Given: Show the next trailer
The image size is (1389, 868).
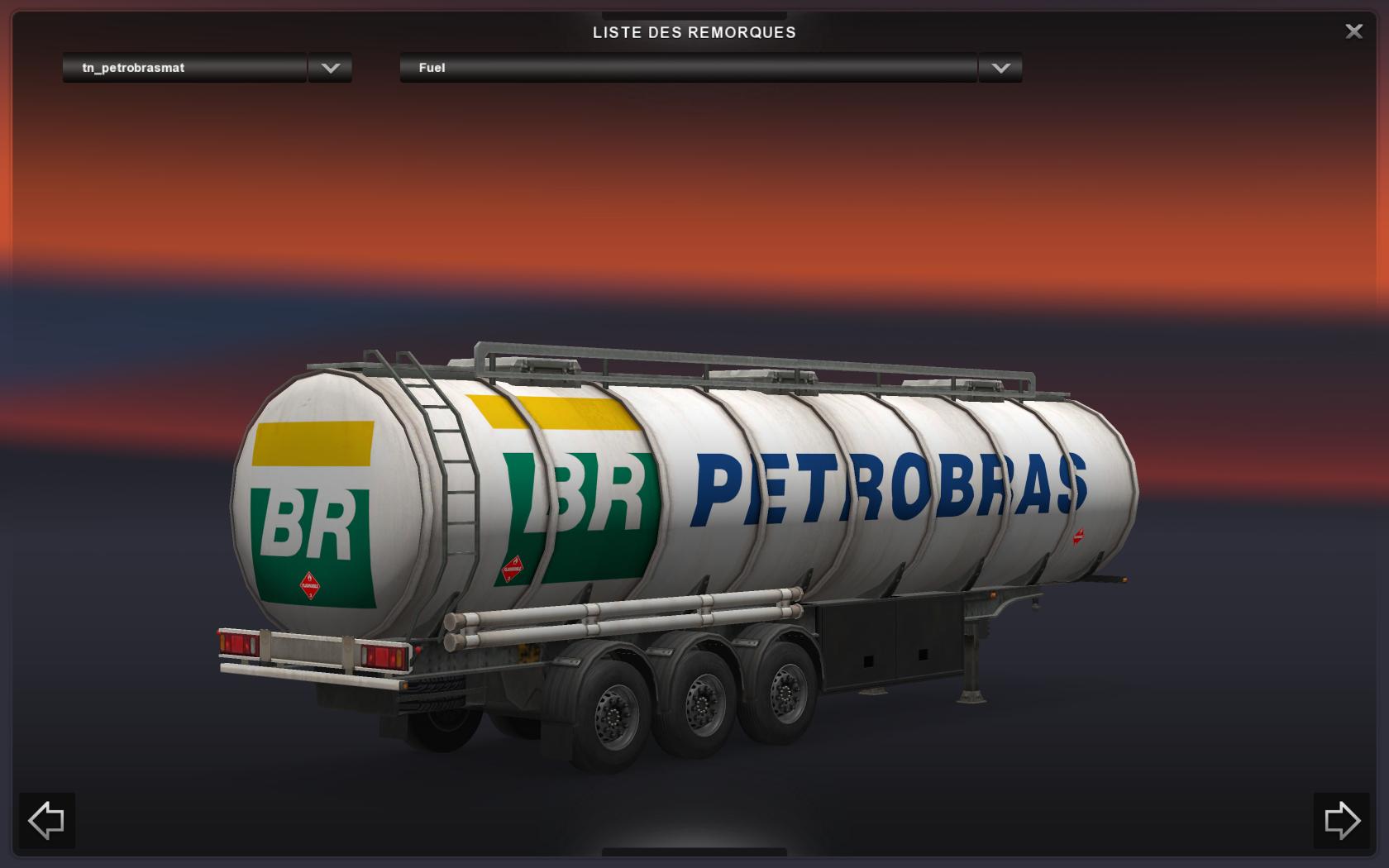Looking at the screenshot, I should click(x=1341, y=820).
